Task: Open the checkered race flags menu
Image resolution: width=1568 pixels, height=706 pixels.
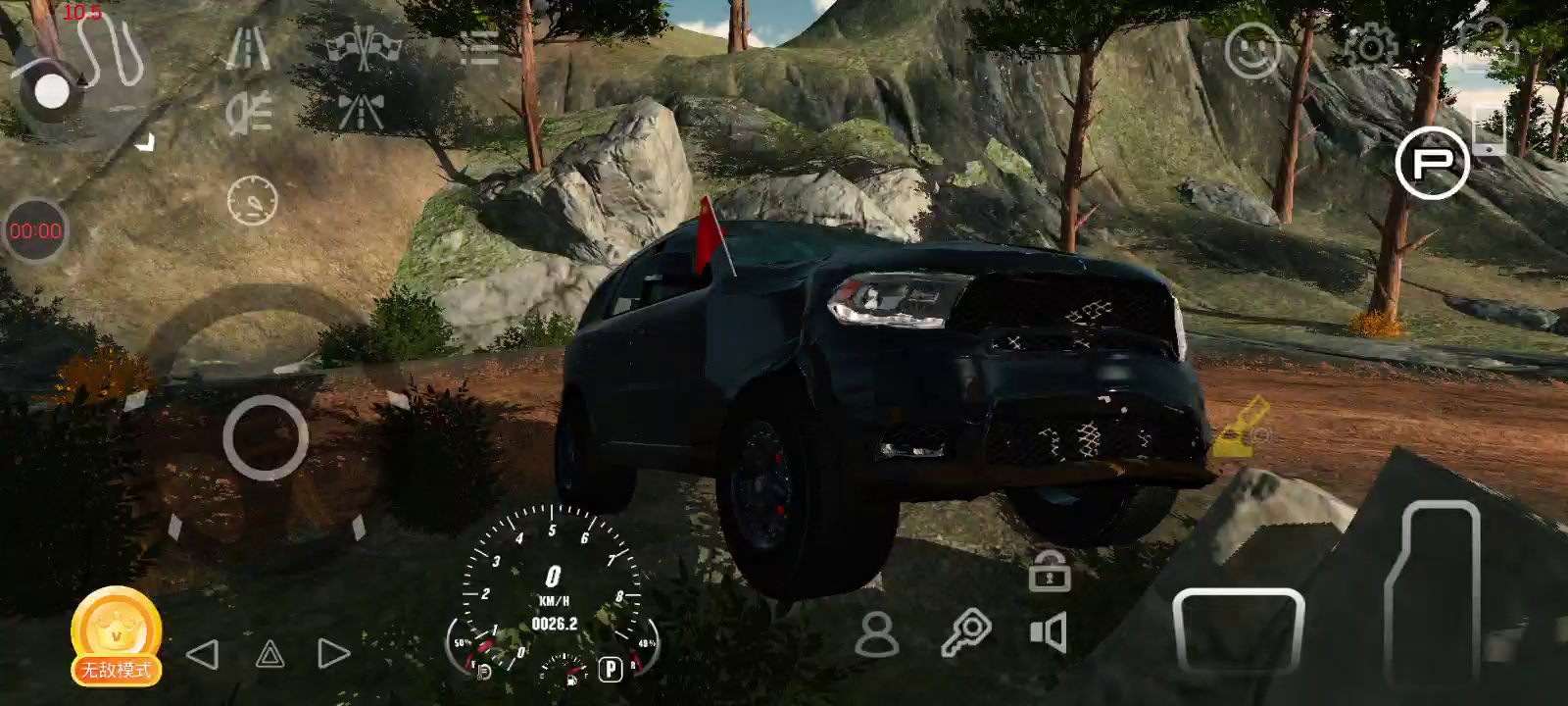Action: (x=365, y=46)
